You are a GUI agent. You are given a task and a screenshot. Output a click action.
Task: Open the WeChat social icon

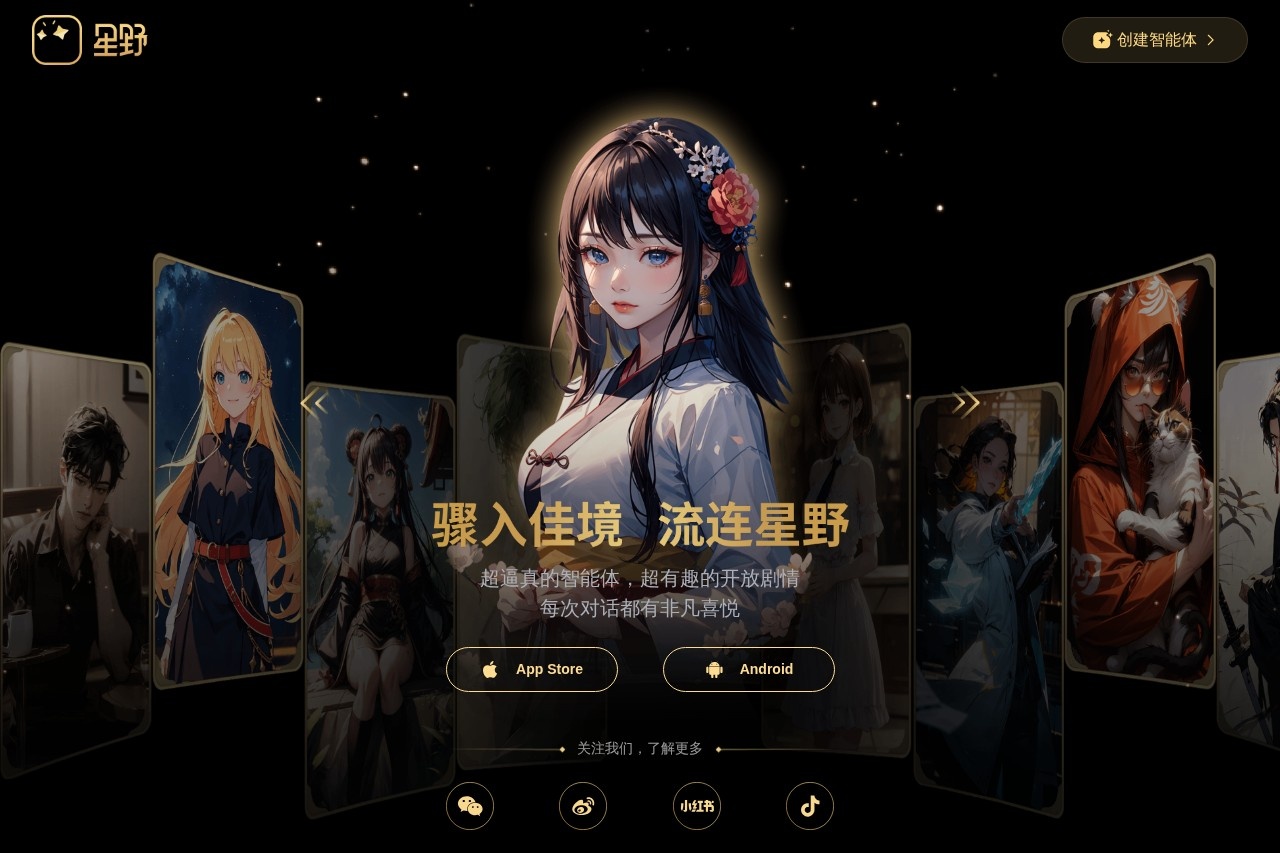pyautogui.click(x=470, y=806)
